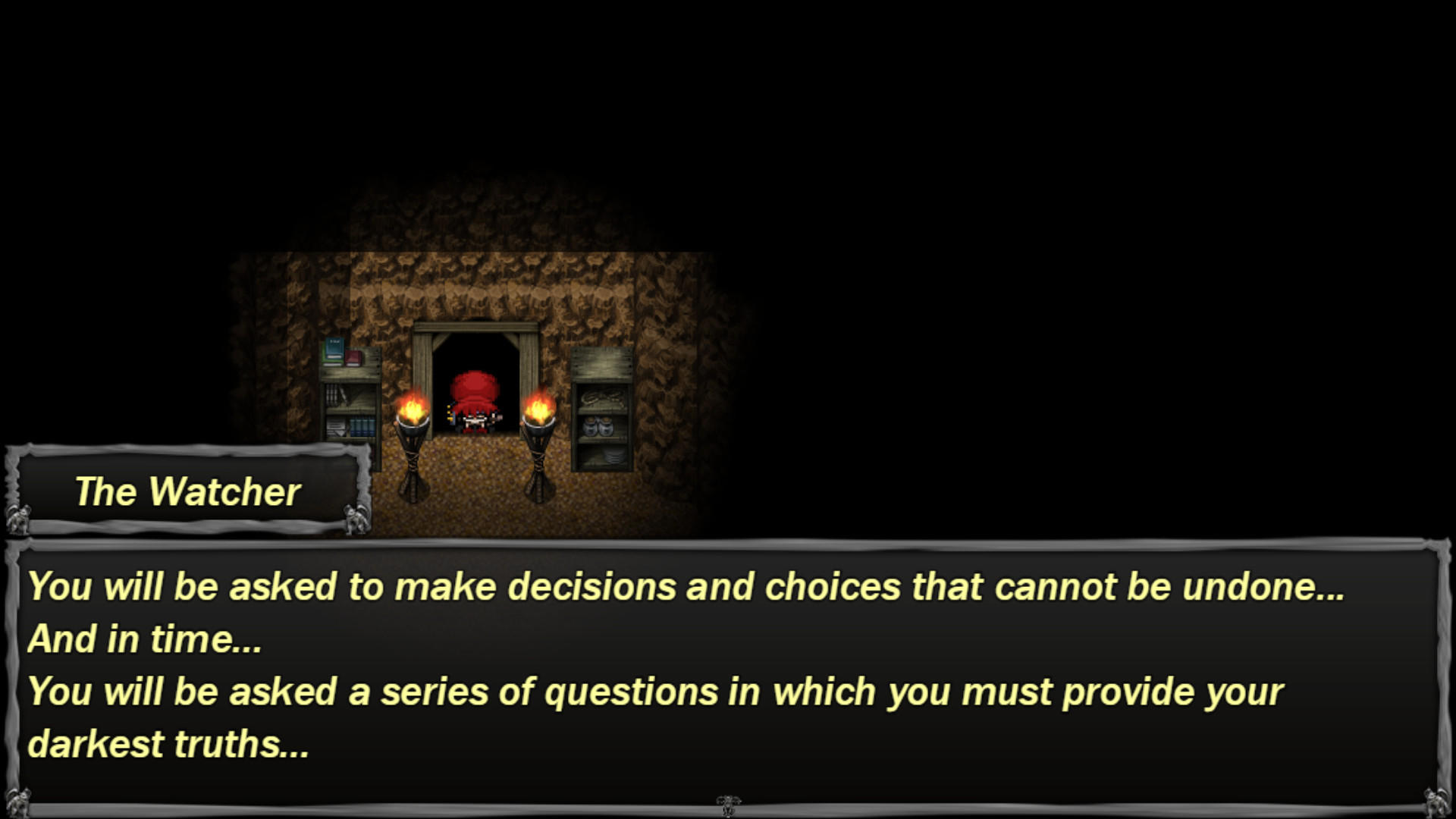This screenshot has height=819, width=1456.
Task: Click the line 'And in time...'
Action: (144, 639)
